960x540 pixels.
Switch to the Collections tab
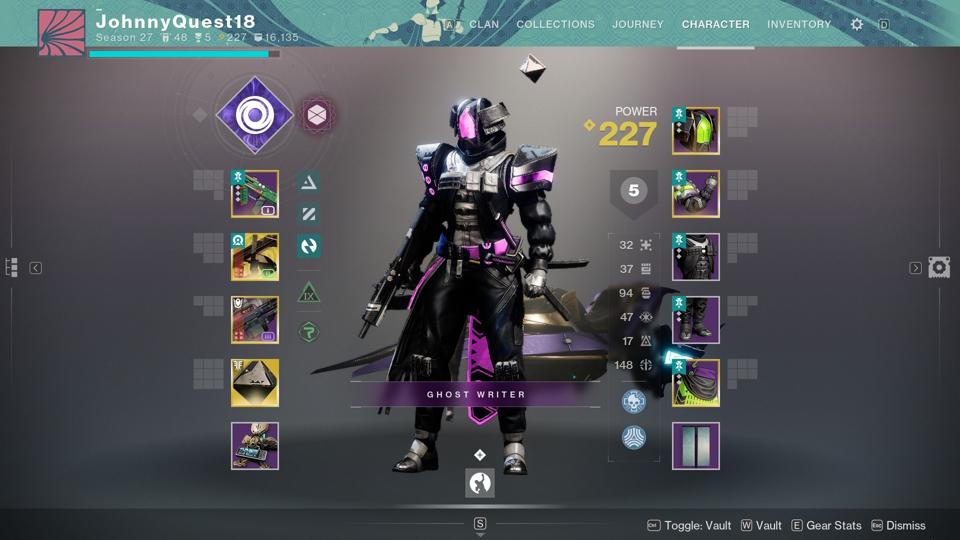[x=555, y=24]
